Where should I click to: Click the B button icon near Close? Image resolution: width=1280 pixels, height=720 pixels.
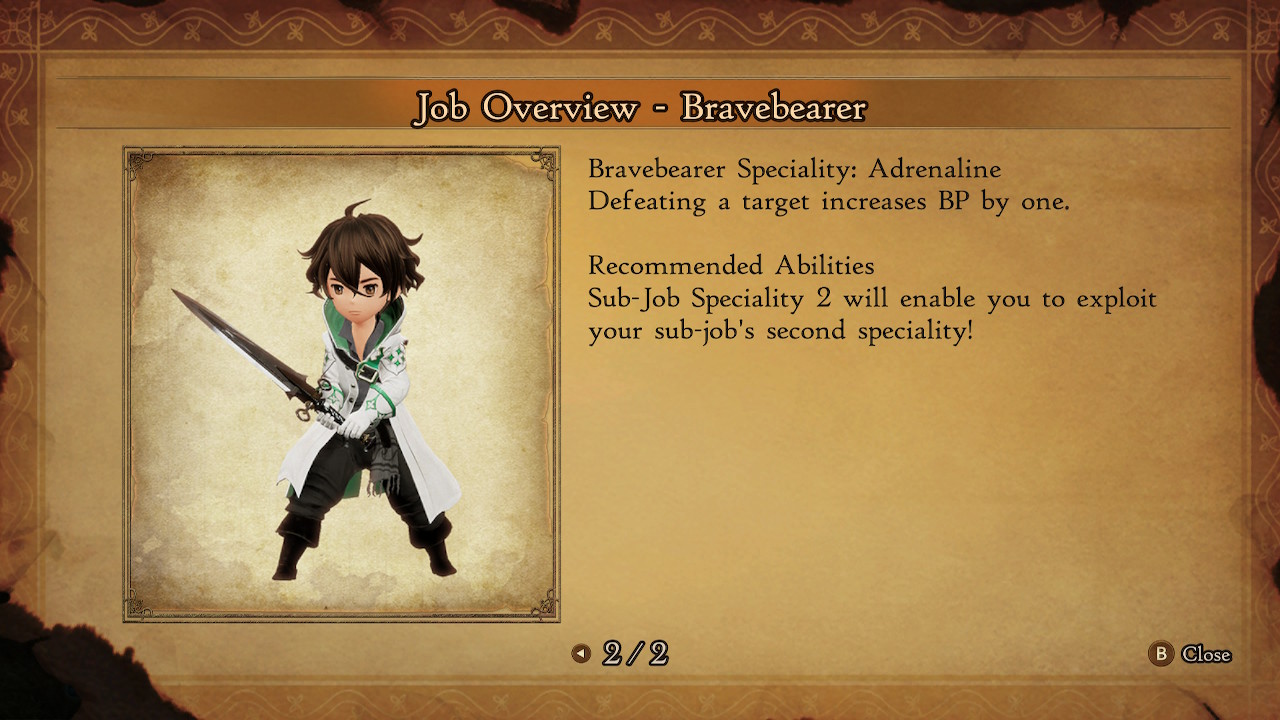click(1161, 655)
